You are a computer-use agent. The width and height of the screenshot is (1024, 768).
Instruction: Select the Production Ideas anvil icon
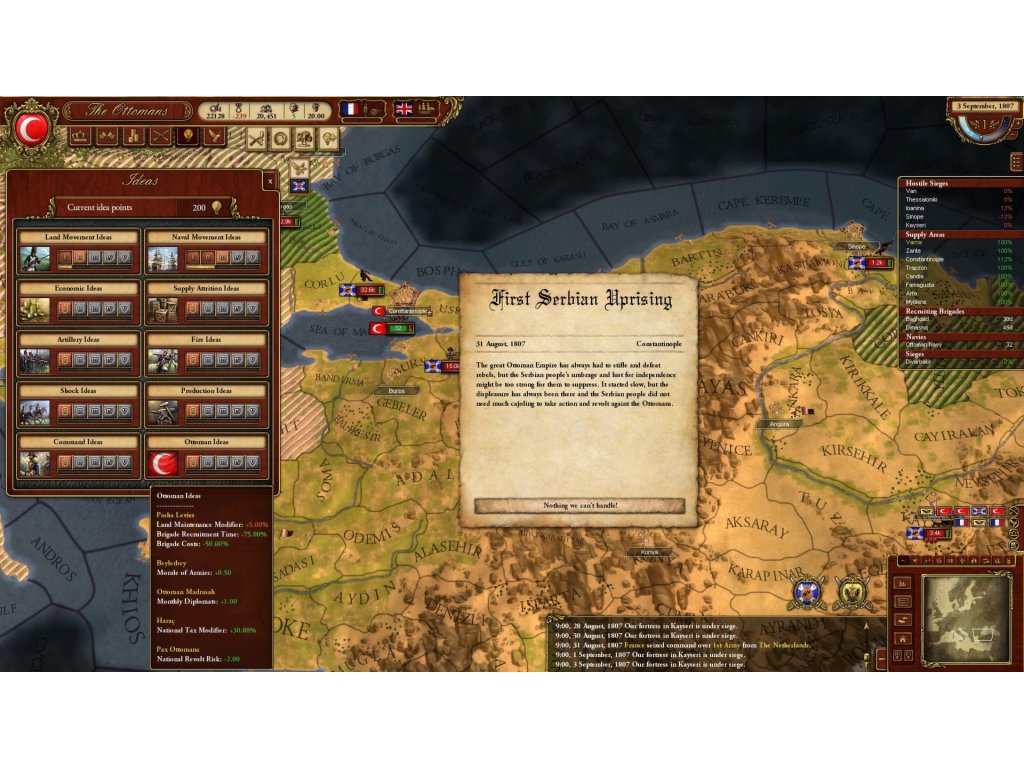[x=163, y=412]
